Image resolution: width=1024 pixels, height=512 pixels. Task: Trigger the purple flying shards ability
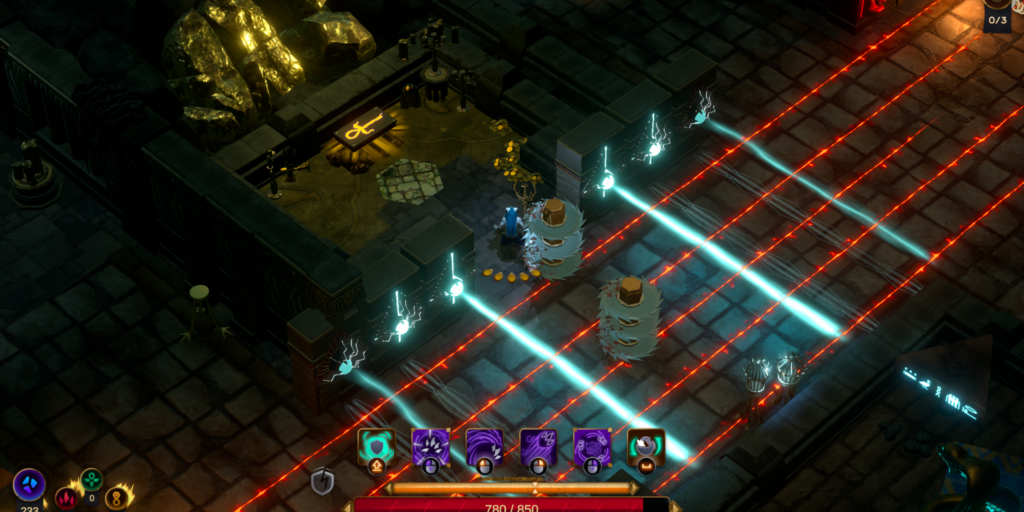[539, 446]
